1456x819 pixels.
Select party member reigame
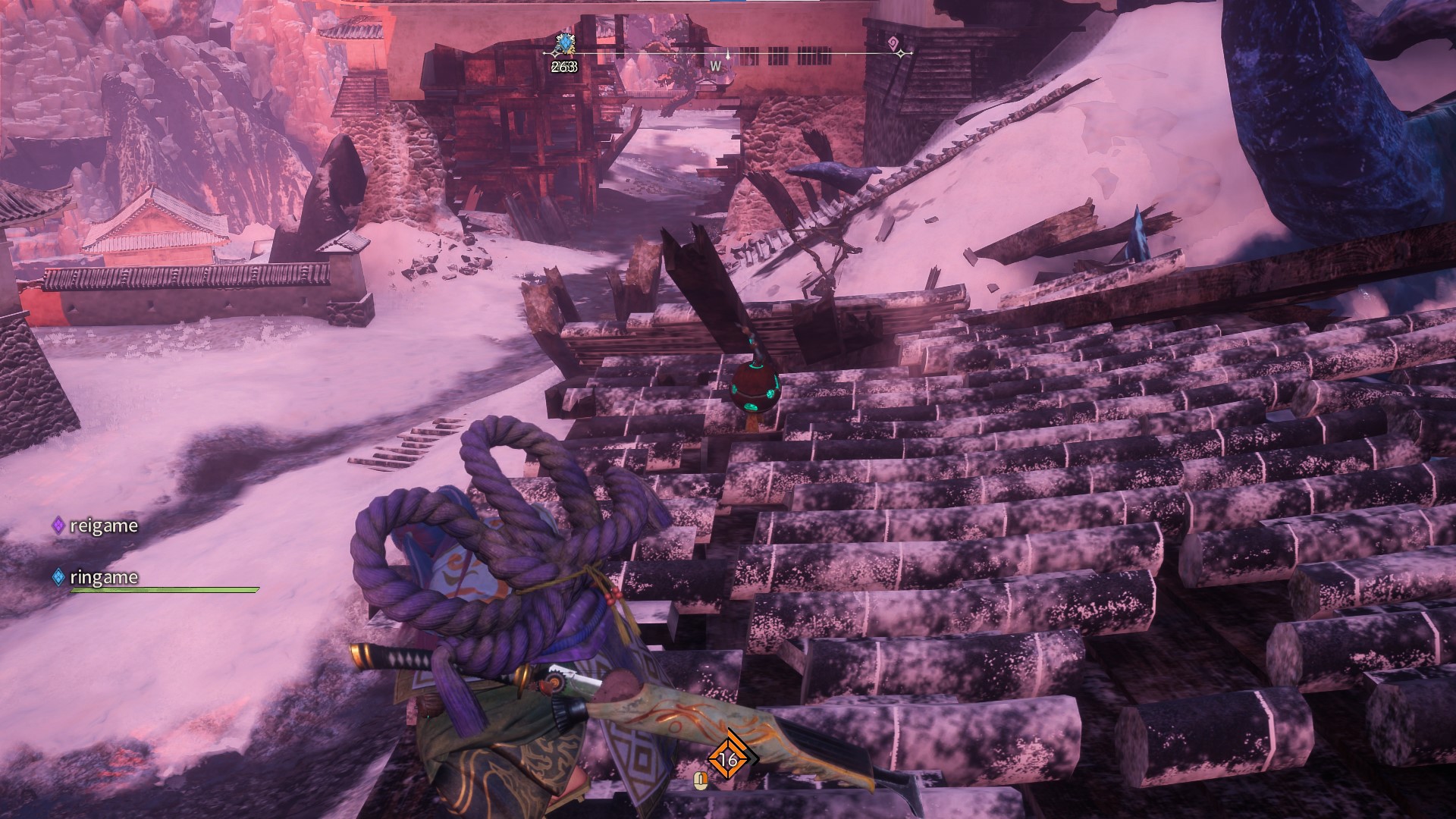tap(103, 526)
